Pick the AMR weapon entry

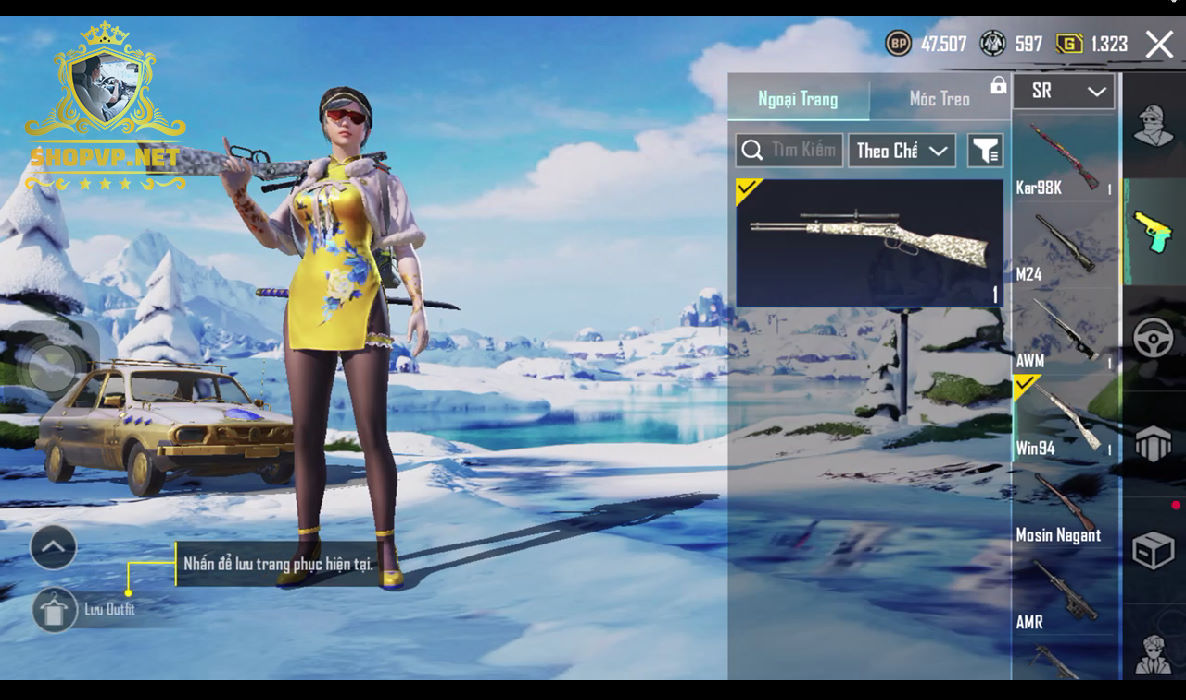pyautogui.click(x=1065, y=593)
